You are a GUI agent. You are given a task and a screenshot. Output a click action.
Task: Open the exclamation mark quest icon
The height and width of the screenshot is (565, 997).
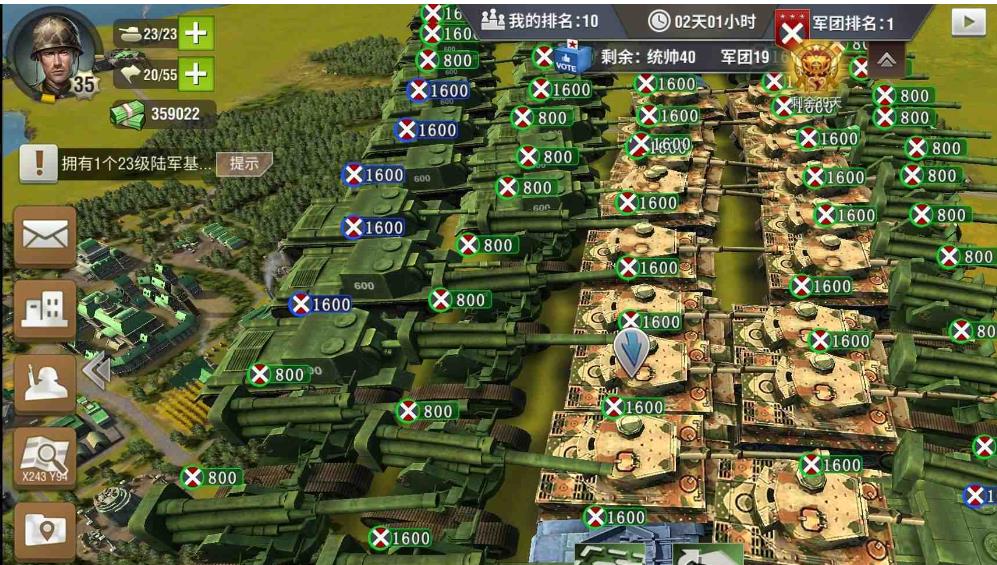click(38, 162)
